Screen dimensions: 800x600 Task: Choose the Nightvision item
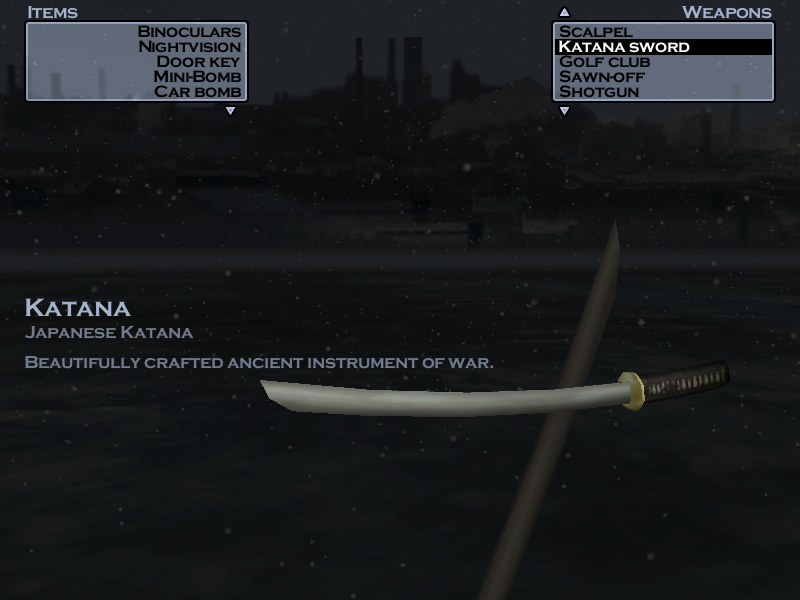tap(189, 47)
